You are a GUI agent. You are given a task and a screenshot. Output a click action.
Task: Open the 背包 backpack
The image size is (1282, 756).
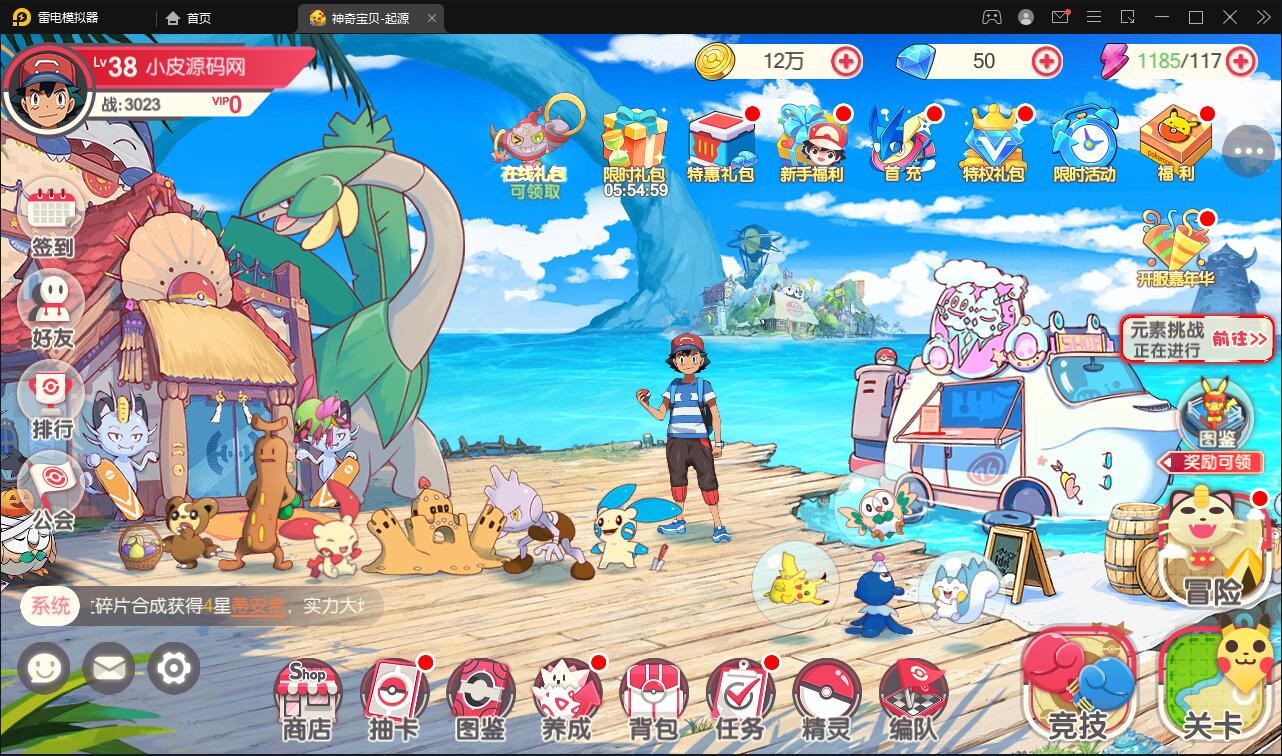(651, 700)
